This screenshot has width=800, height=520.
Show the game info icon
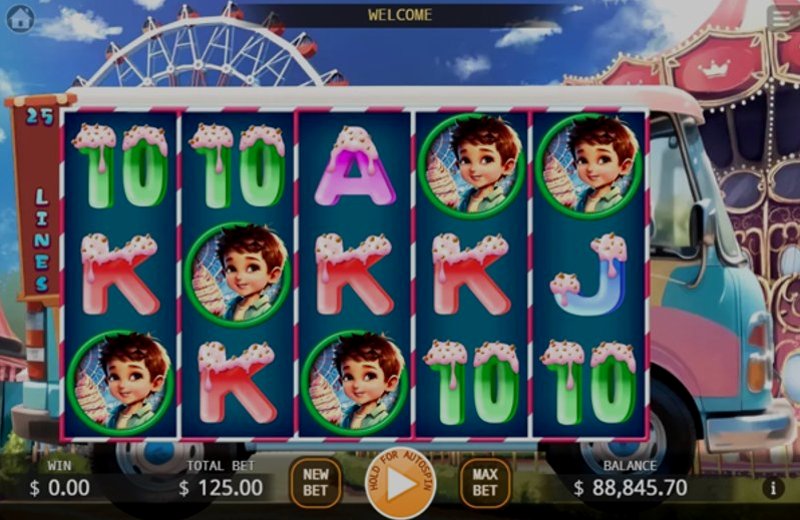tap(772, 488)
